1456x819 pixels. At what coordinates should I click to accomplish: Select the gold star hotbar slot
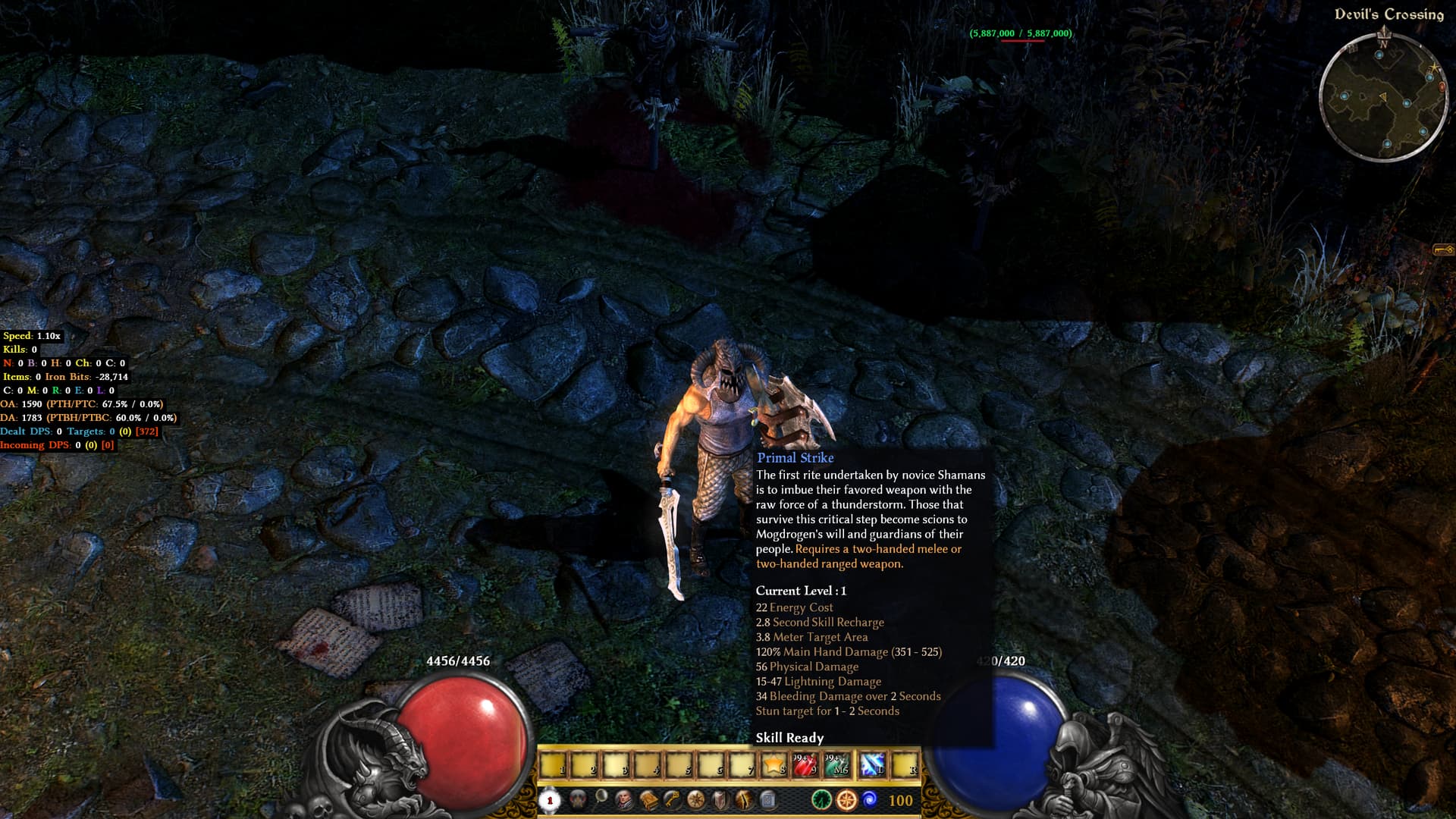tap(773, 765)
